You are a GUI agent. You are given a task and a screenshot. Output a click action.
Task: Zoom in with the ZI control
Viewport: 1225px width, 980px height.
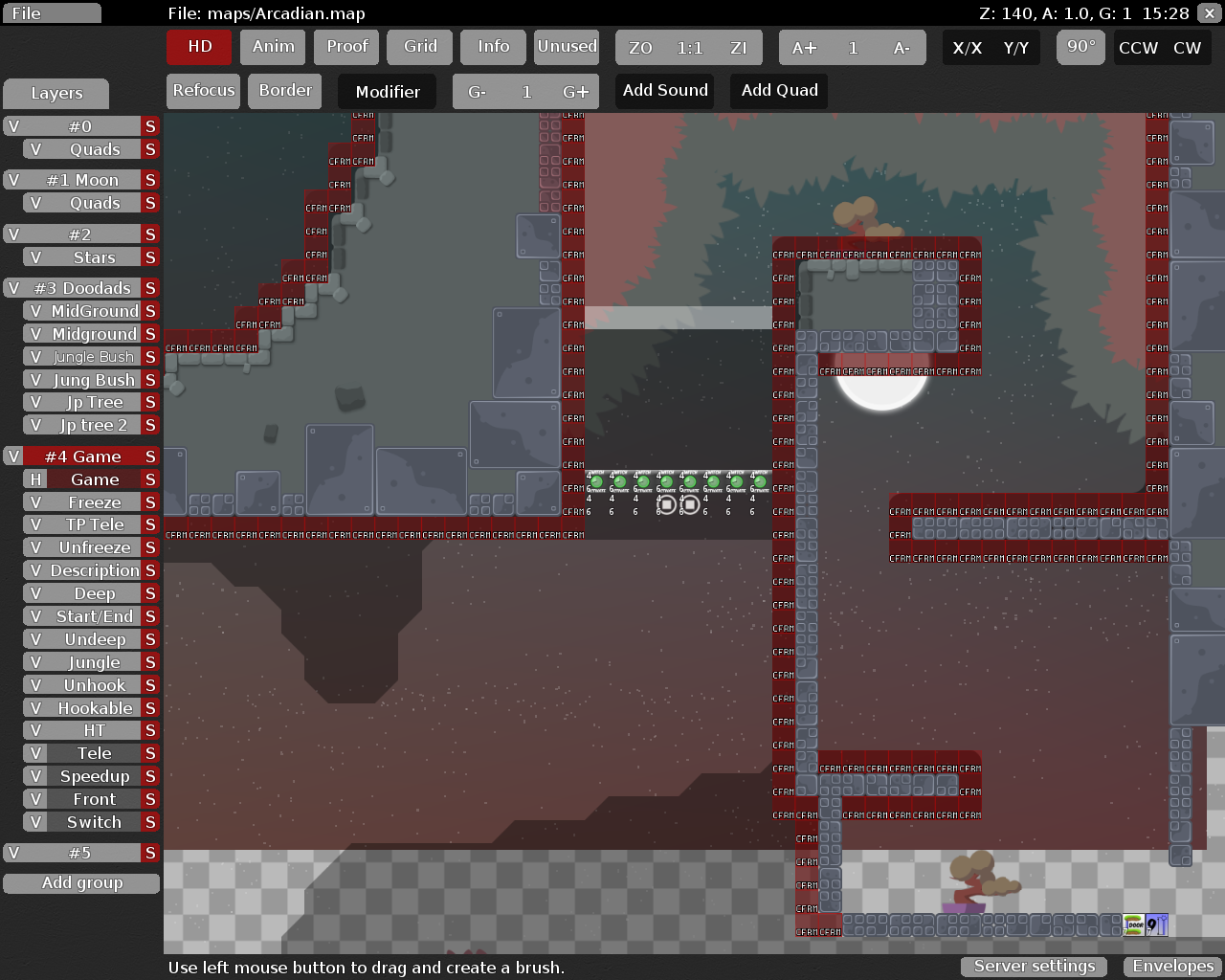tap(739, 46)
